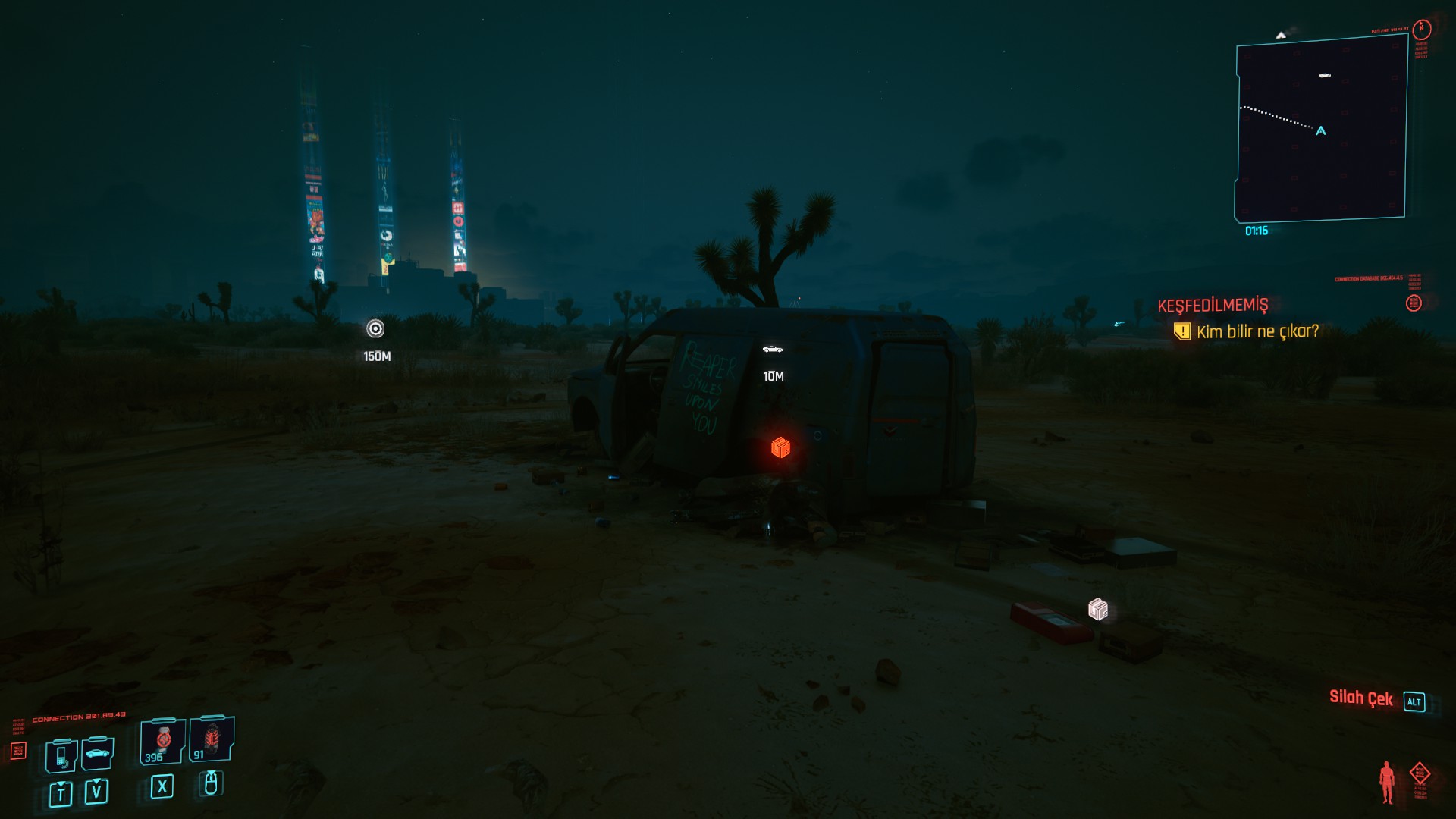Click the red body status silhouette icon
Screen dimensions: 1456x819
pos(1387,782)
